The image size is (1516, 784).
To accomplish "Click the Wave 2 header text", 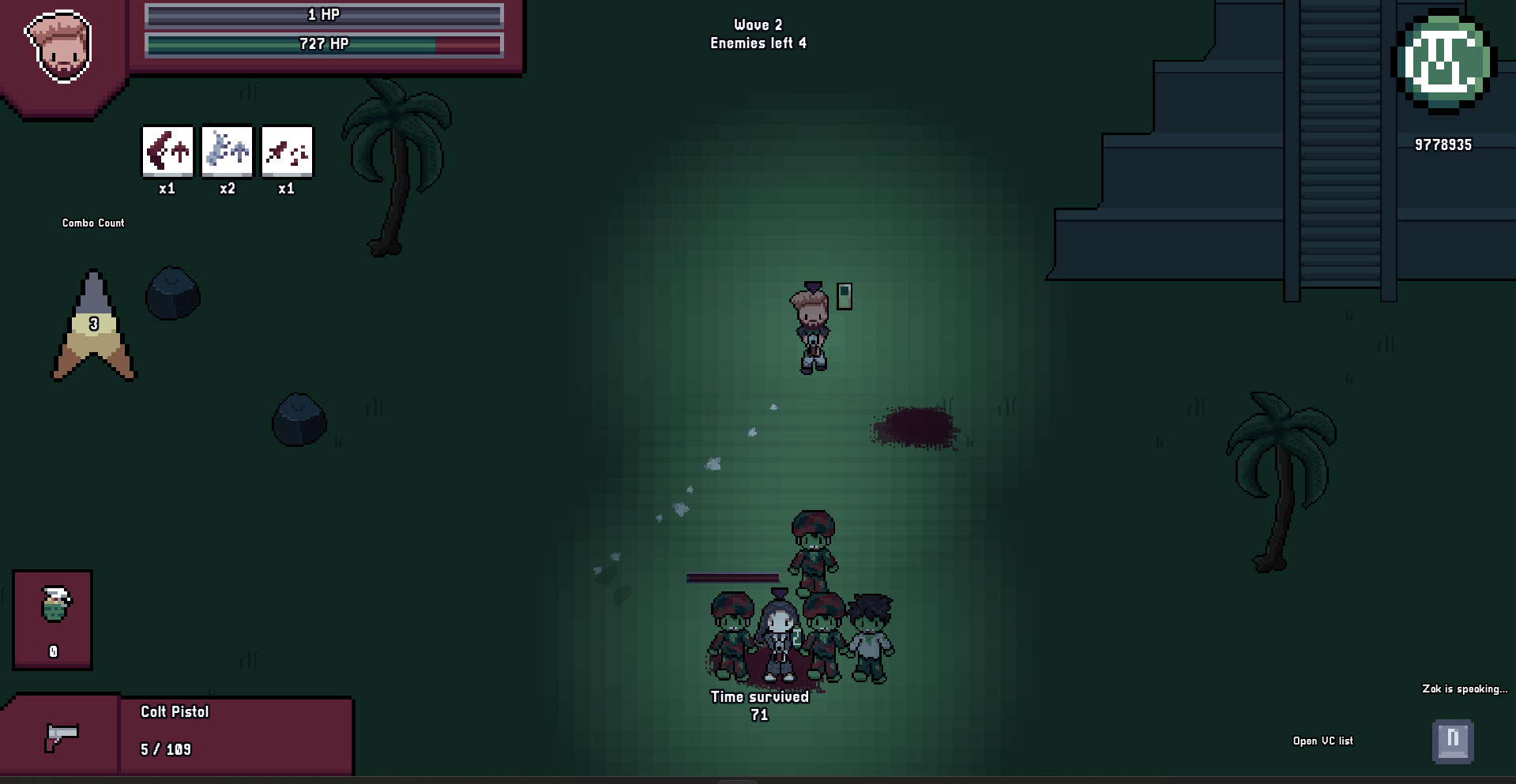I will point(758,24).
